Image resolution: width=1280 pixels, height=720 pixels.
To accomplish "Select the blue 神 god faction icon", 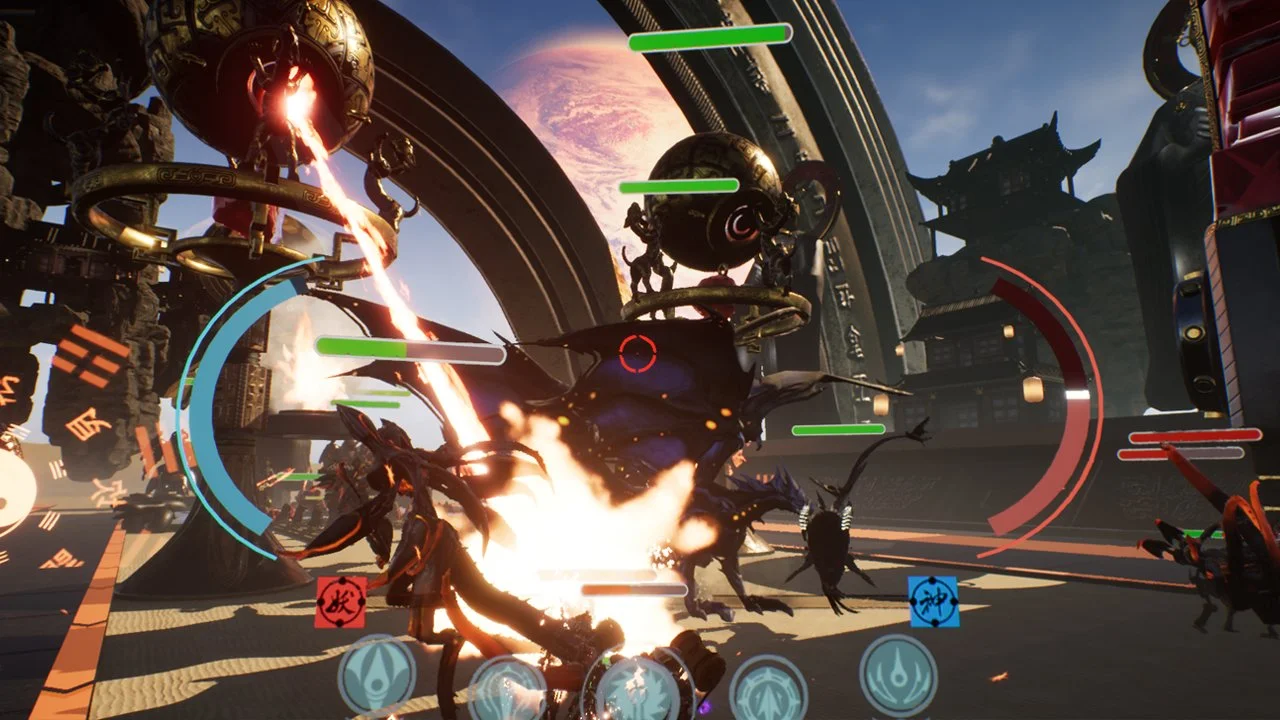I will pos(934,602).
